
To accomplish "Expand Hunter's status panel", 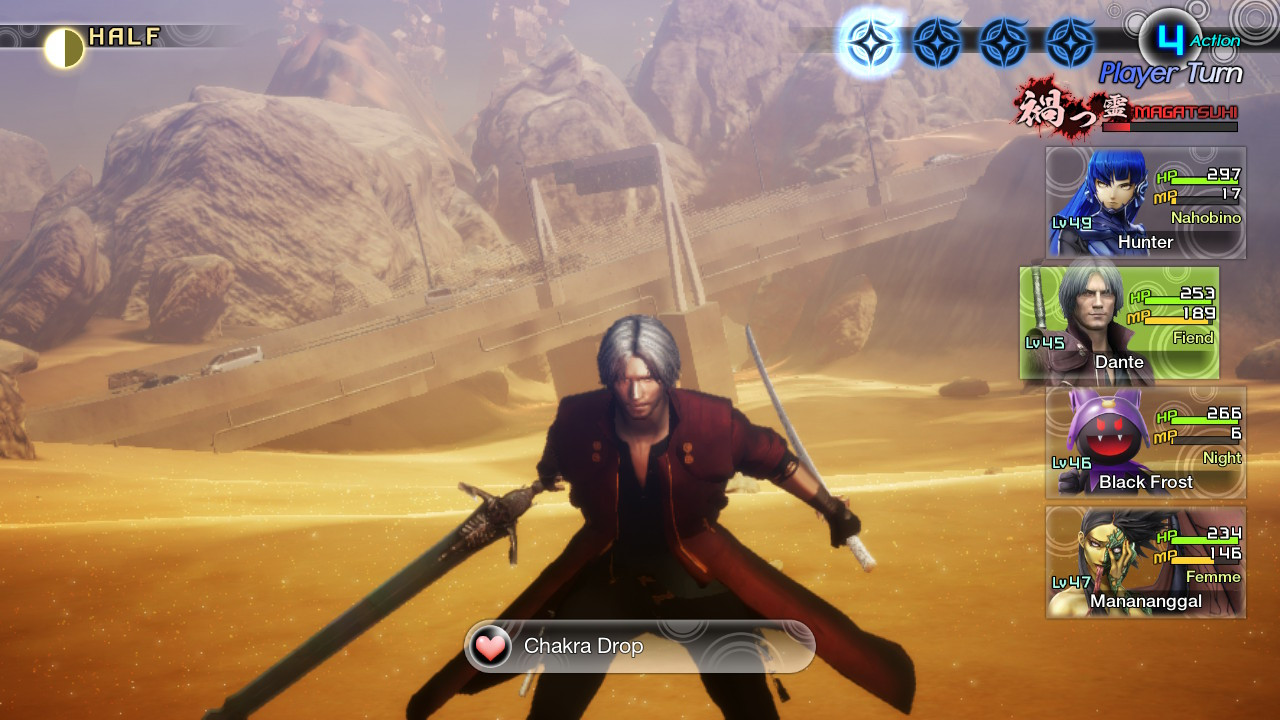I will click(x=1145, y=200).
